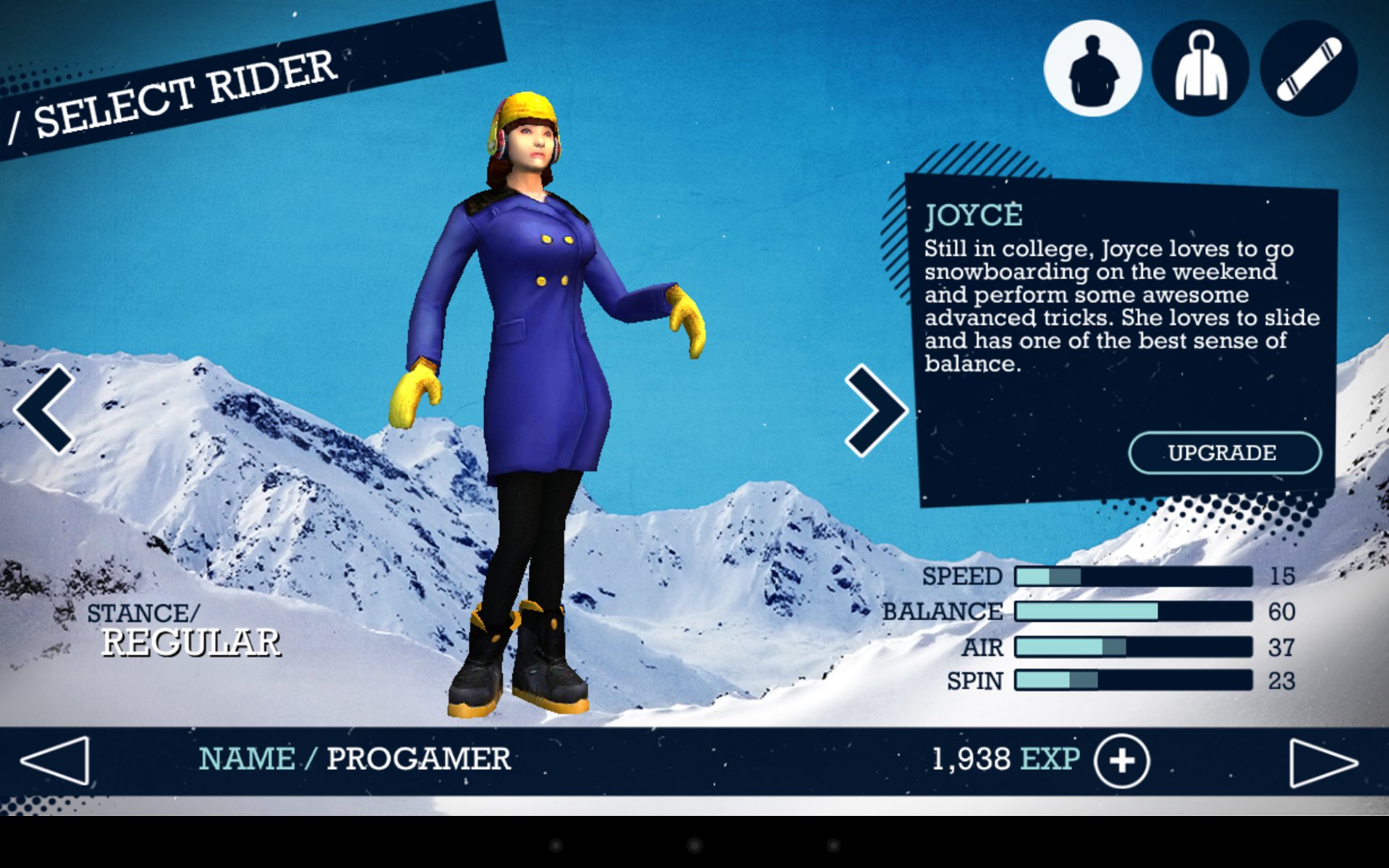Select the rider silhouette tab
The height and width of the screenshot is (868, 1389).
pyautogui.click(x=1092, y=69)
